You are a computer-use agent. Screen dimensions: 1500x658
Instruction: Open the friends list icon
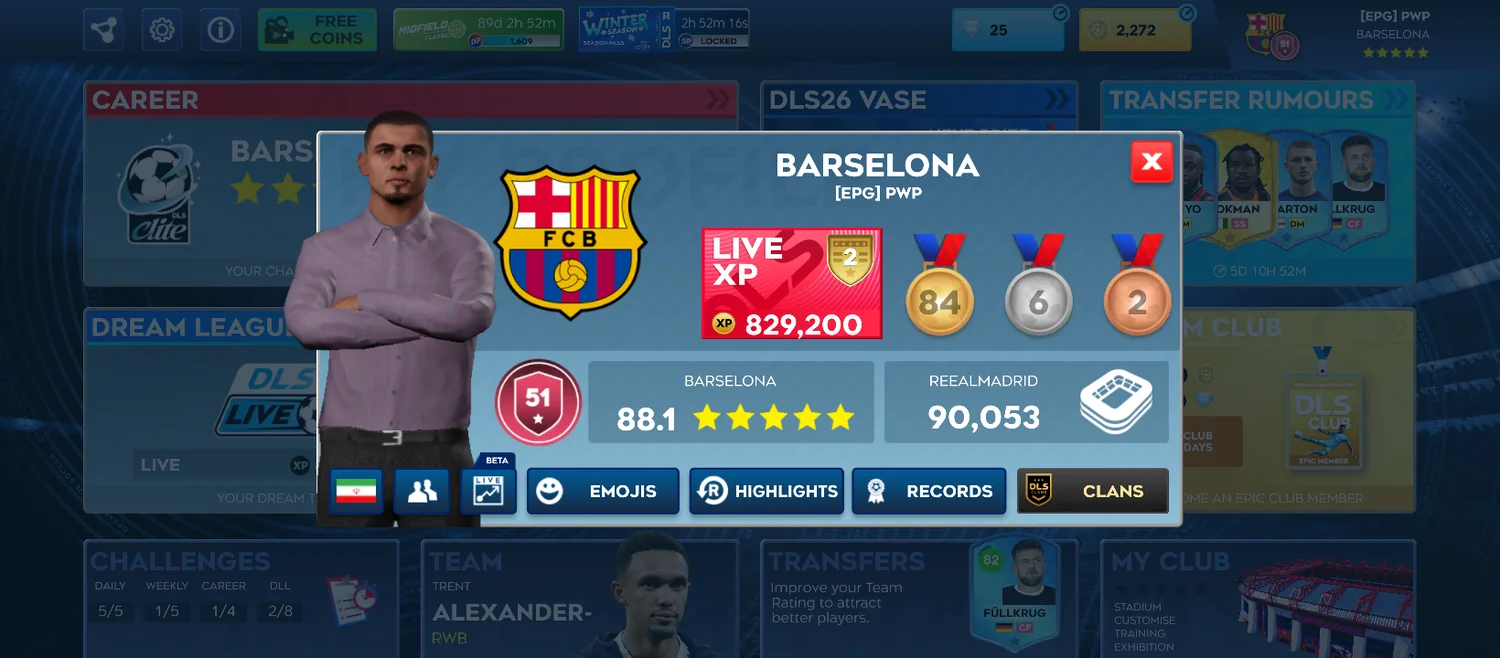[x=421, y=491]
